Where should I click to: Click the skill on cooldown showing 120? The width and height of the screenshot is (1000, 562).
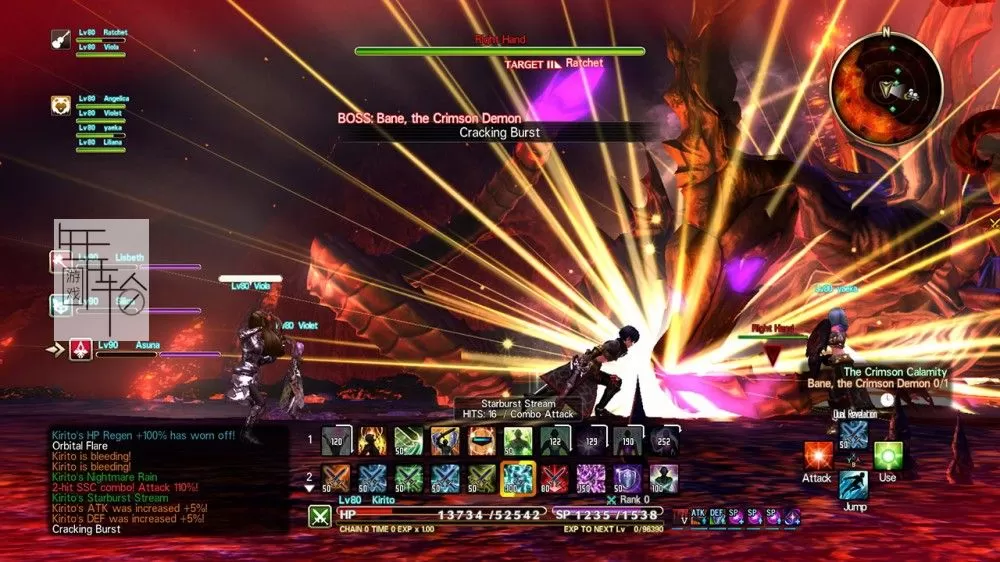(x=336, y=440)
